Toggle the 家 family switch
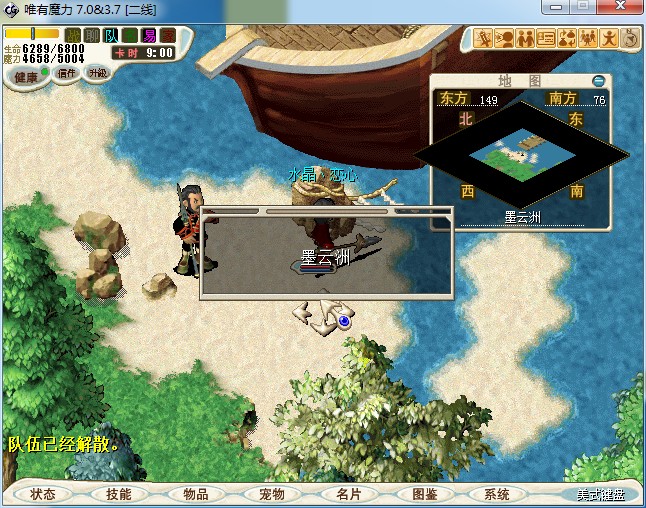The width and height of the screenshot is (646, 508). pyautogui.click(x=168, y=35)
